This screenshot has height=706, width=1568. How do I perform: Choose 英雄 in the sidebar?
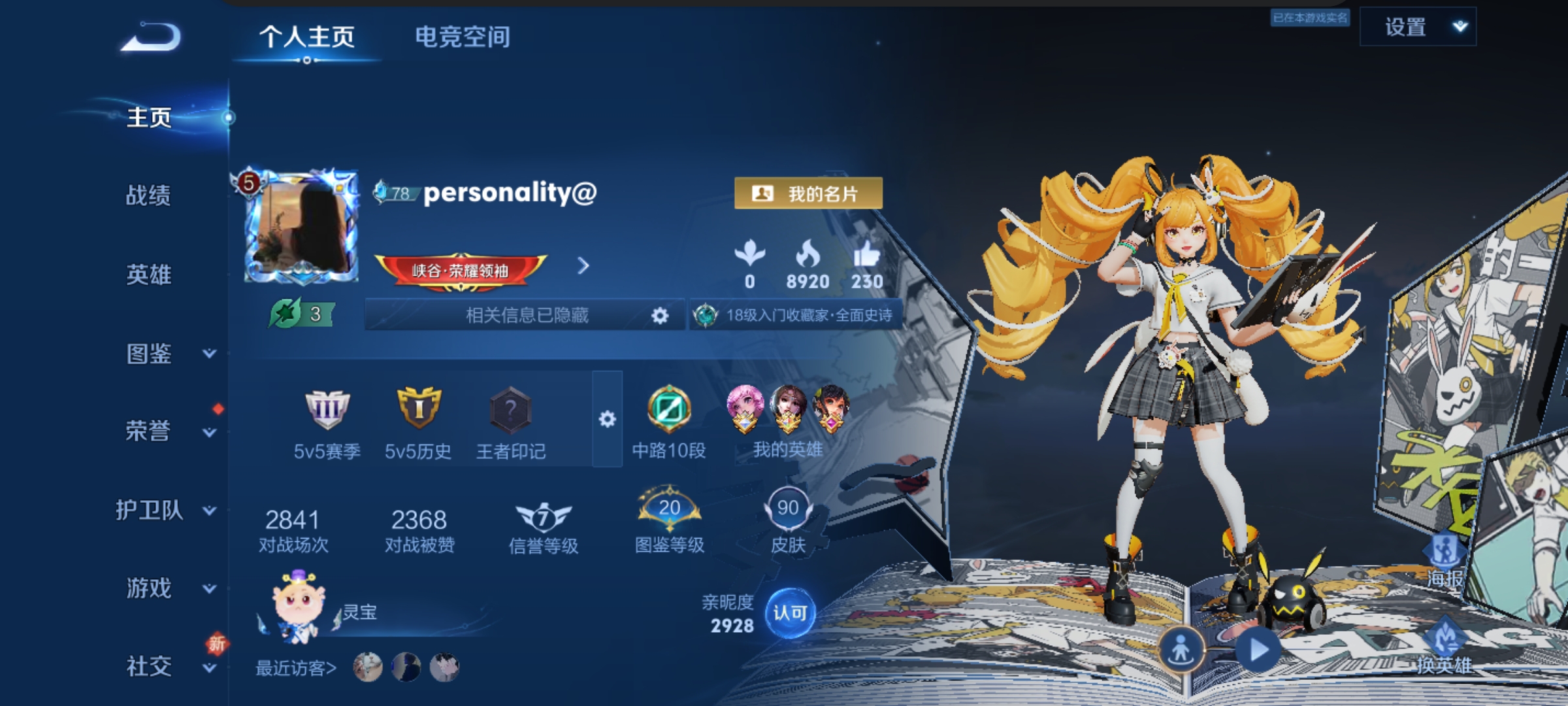[x=149, y=275]
